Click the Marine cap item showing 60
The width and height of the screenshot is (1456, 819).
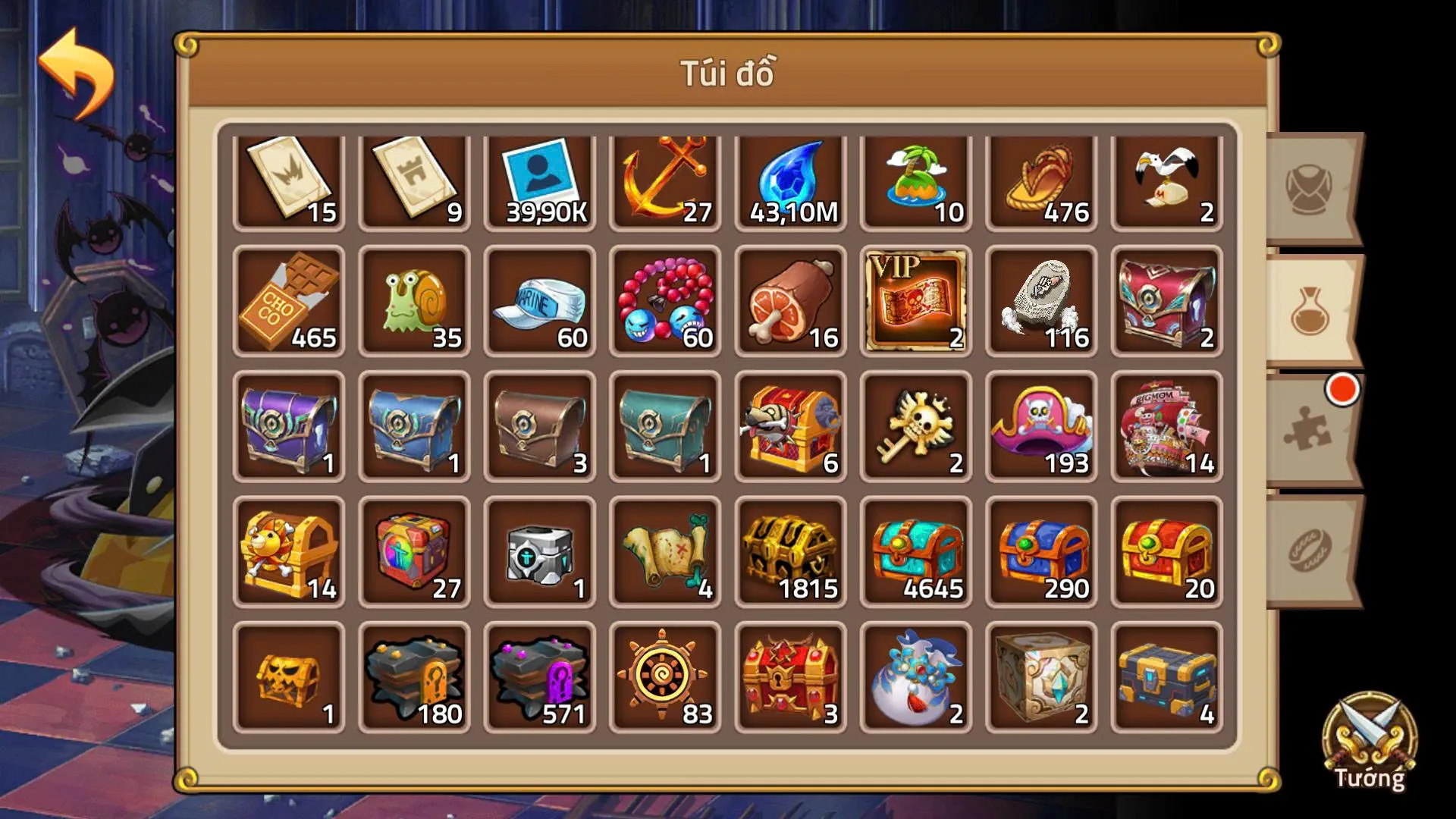pos(538,302)
